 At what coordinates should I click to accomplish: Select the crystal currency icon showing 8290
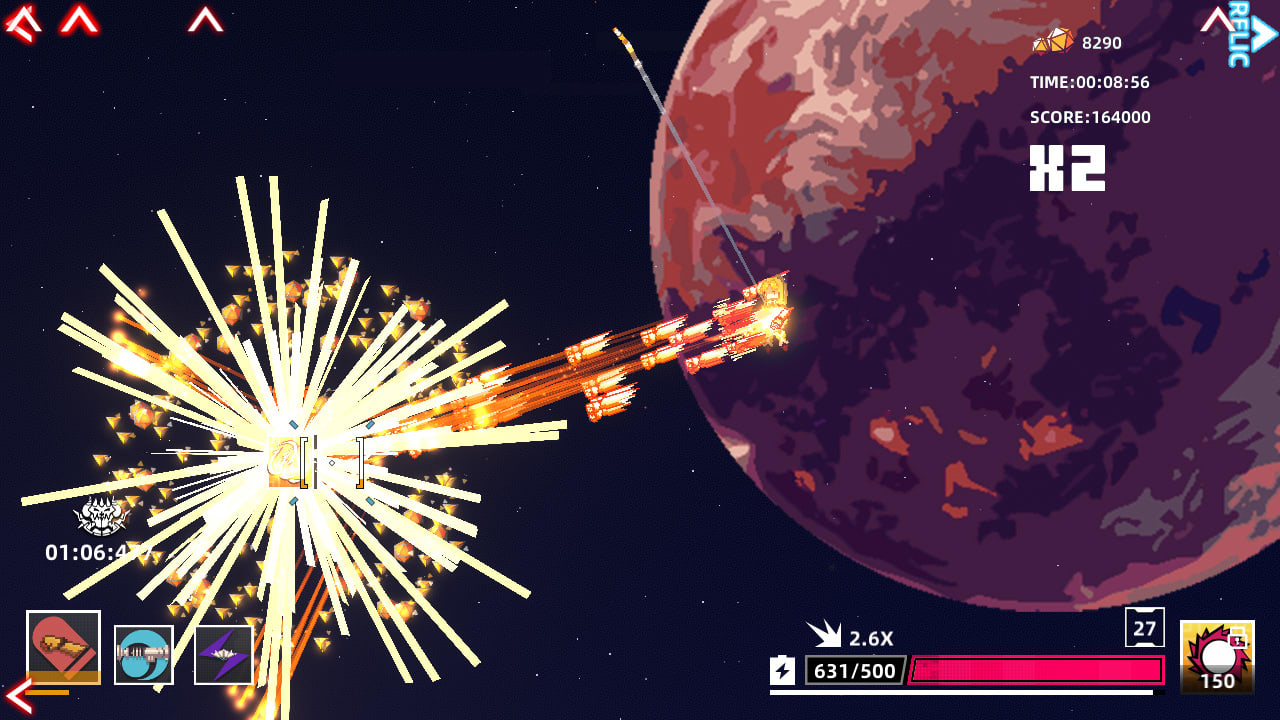1051,42
